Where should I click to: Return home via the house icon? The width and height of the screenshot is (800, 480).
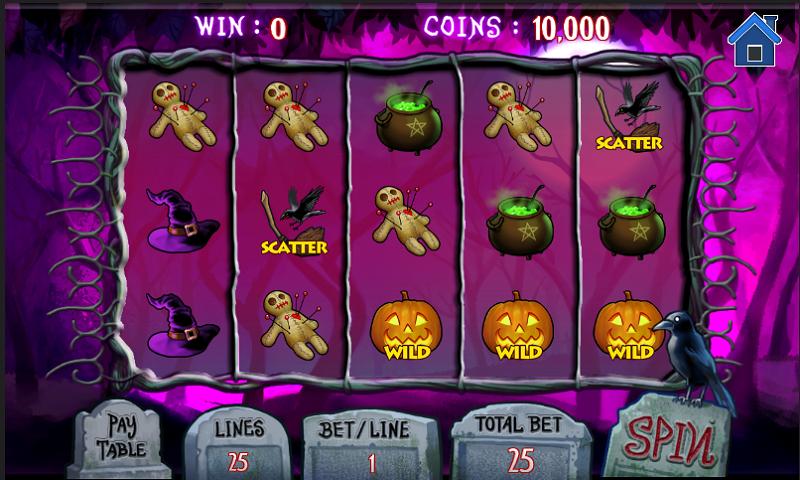point(752,39)
